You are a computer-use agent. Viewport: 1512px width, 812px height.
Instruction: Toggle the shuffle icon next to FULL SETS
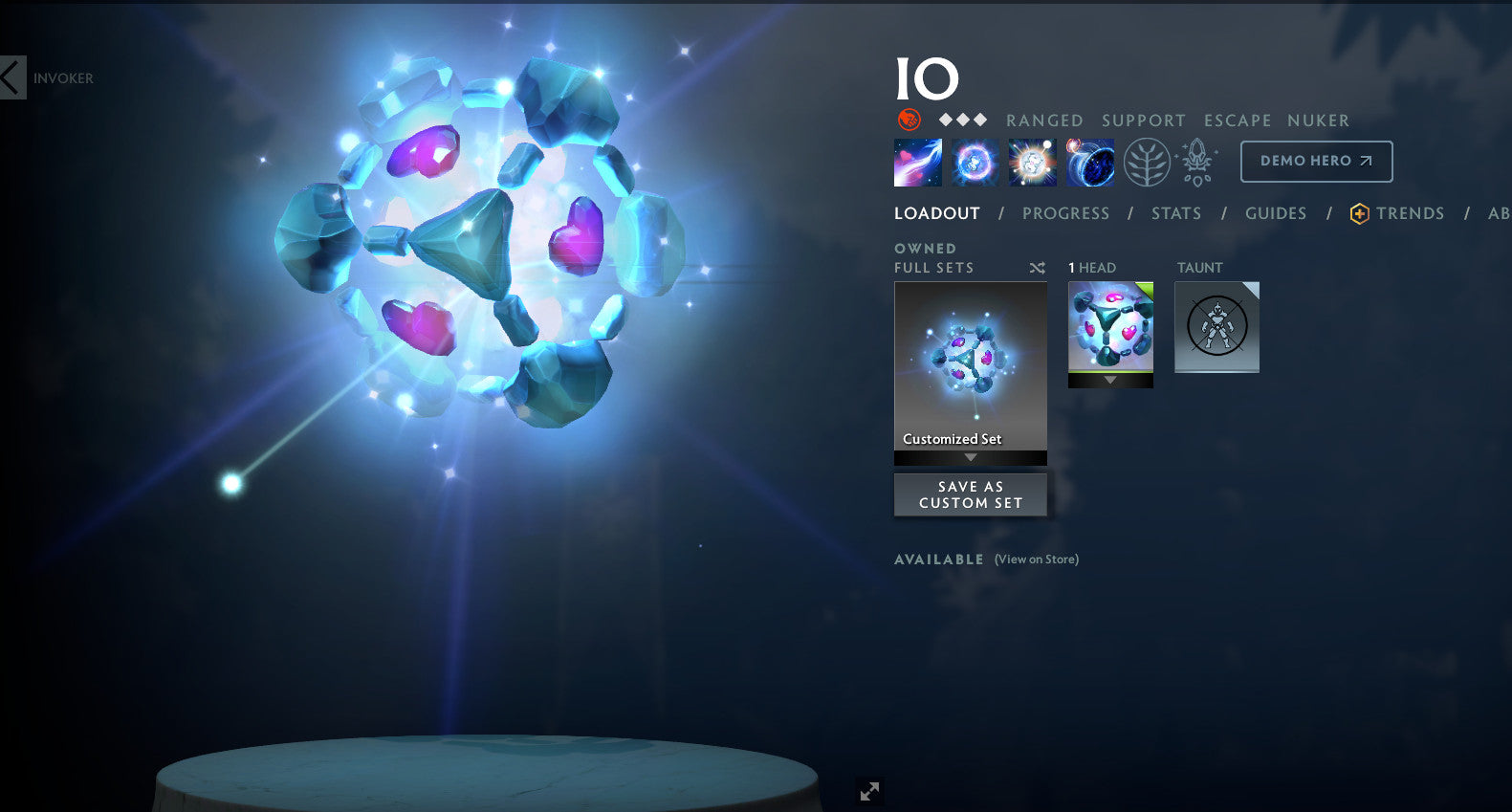[x=1037, y=268]
